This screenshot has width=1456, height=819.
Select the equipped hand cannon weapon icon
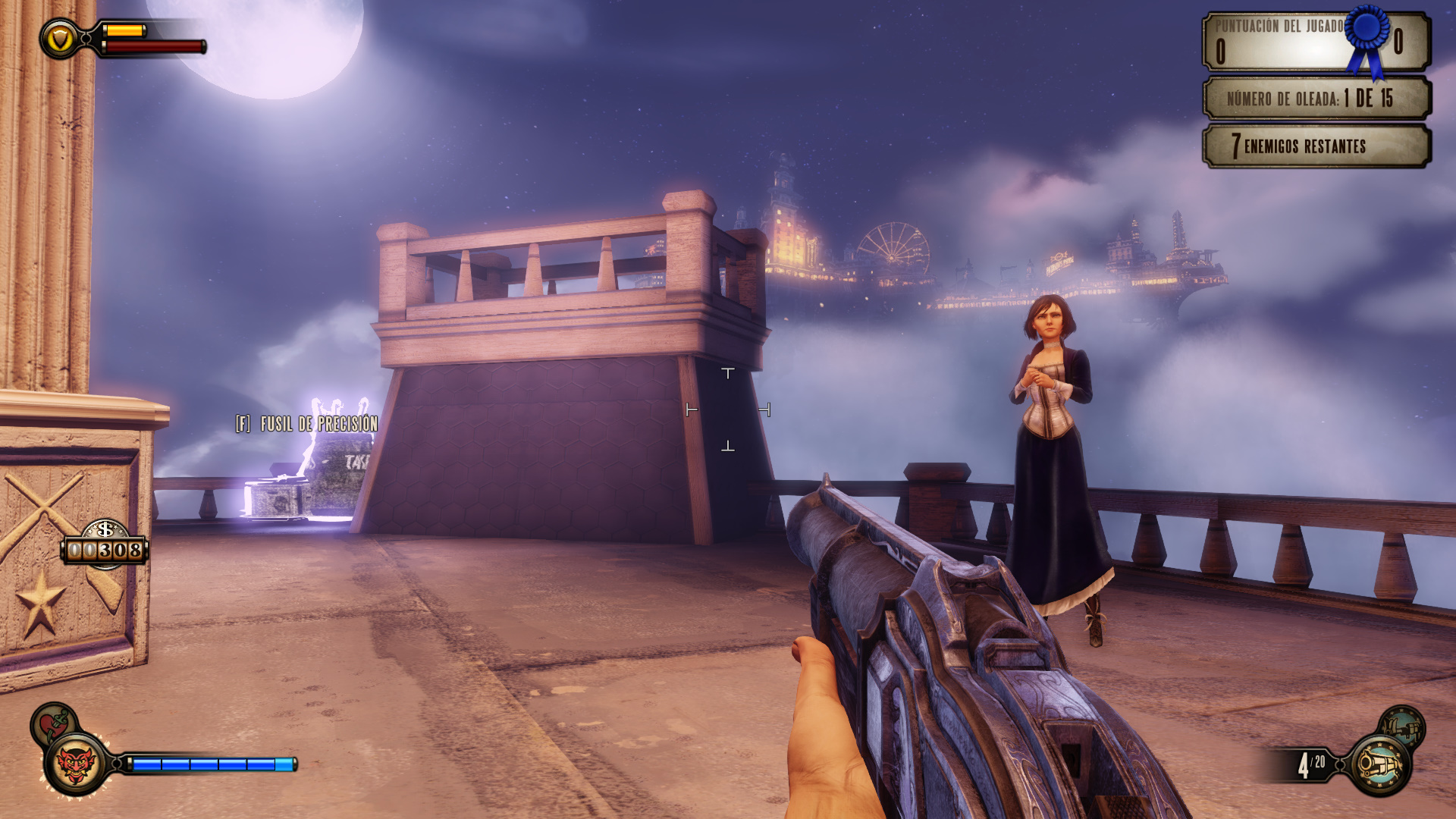tap(1380, 764)
